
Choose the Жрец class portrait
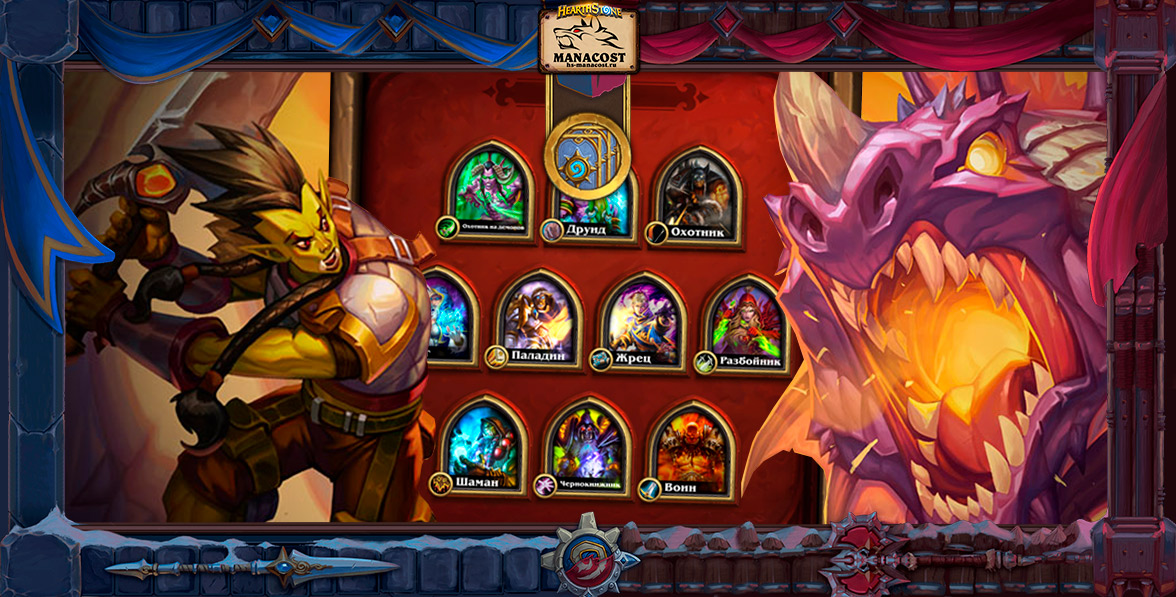[x=642, y=320]
